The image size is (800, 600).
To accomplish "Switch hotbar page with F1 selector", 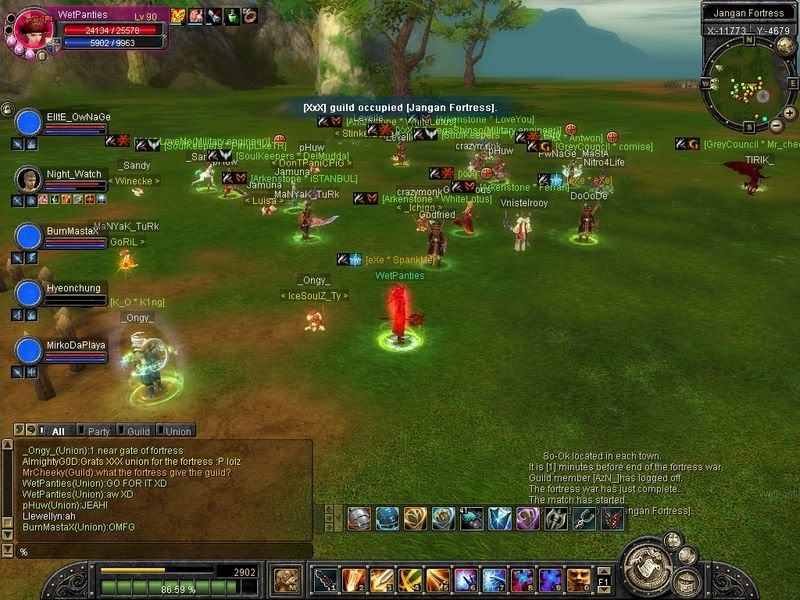I will pos(603,579).
